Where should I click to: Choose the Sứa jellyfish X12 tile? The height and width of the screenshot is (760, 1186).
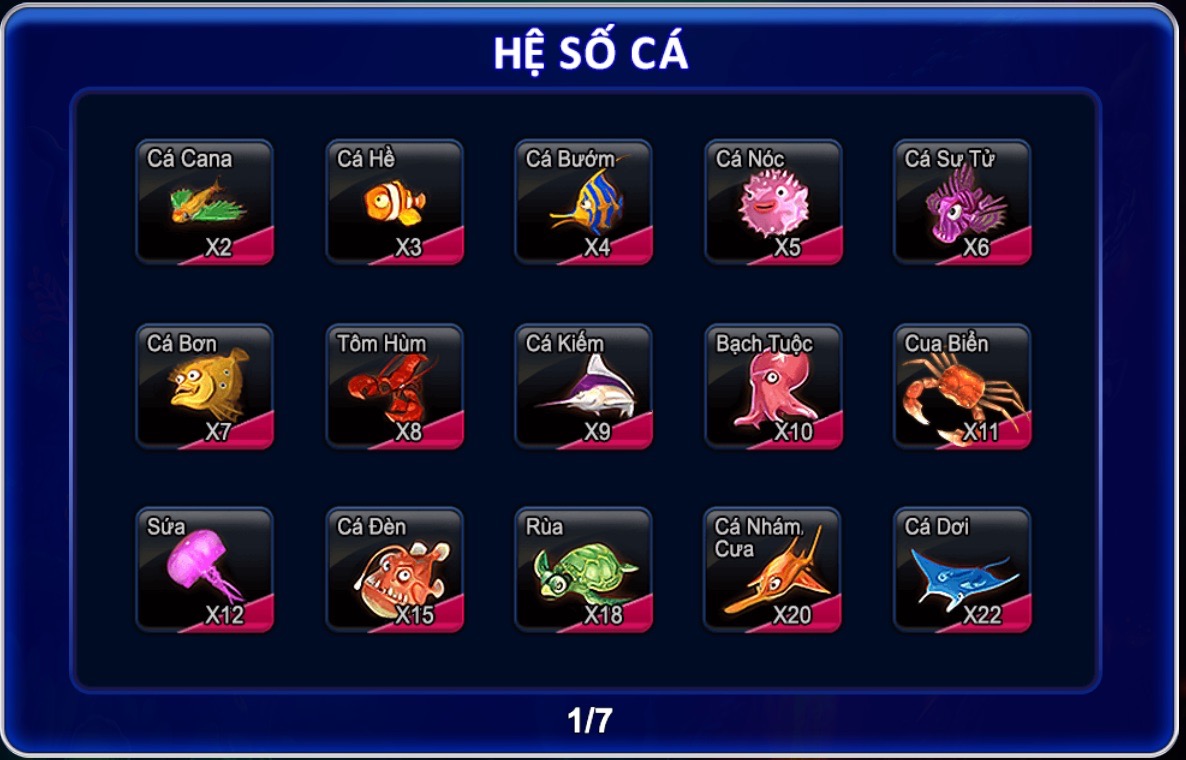point(204,570)
